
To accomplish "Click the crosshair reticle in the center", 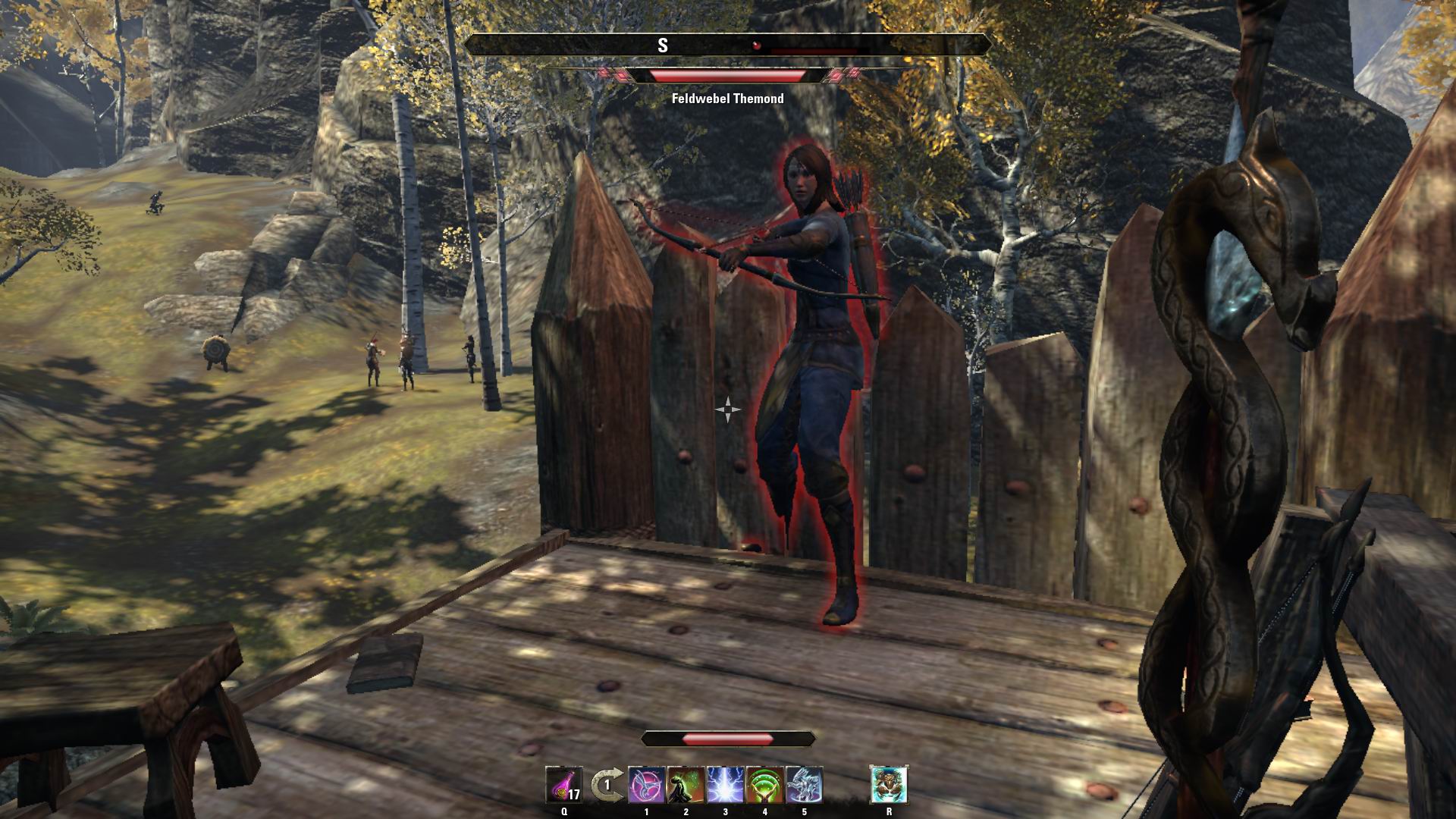I will point(728,409).
